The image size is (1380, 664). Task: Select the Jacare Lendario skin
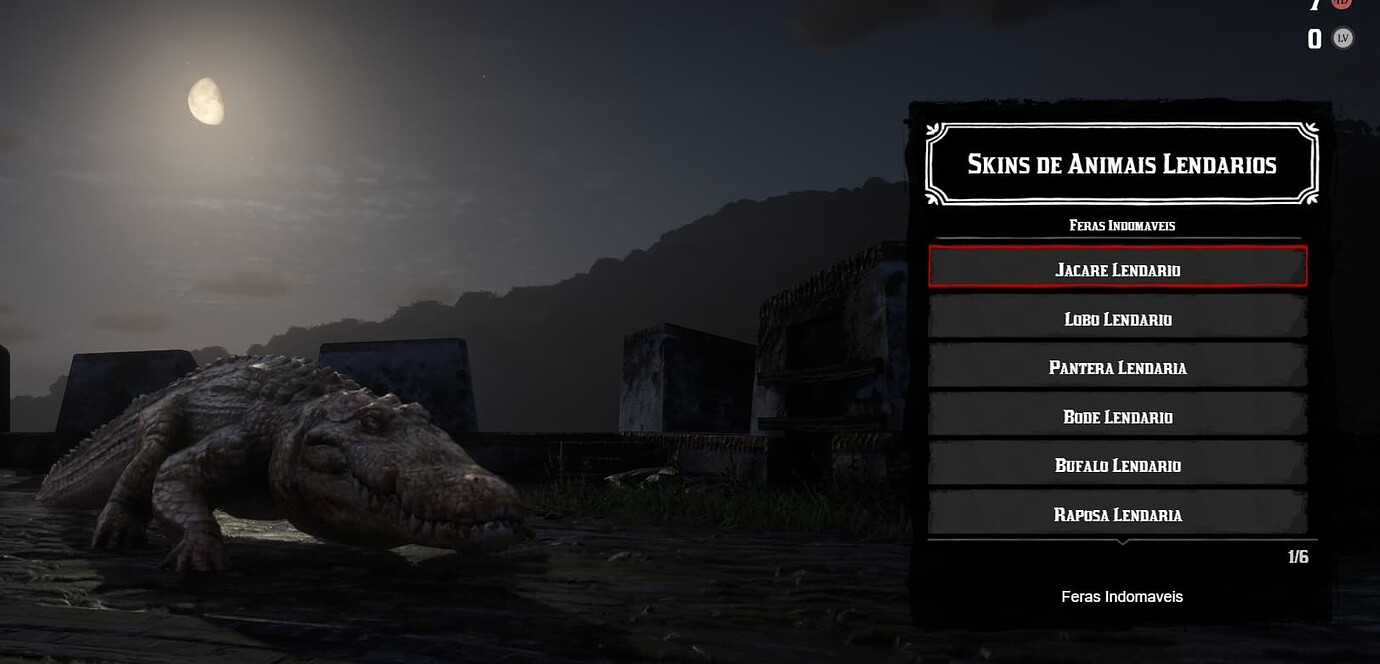pos(1117,268)
